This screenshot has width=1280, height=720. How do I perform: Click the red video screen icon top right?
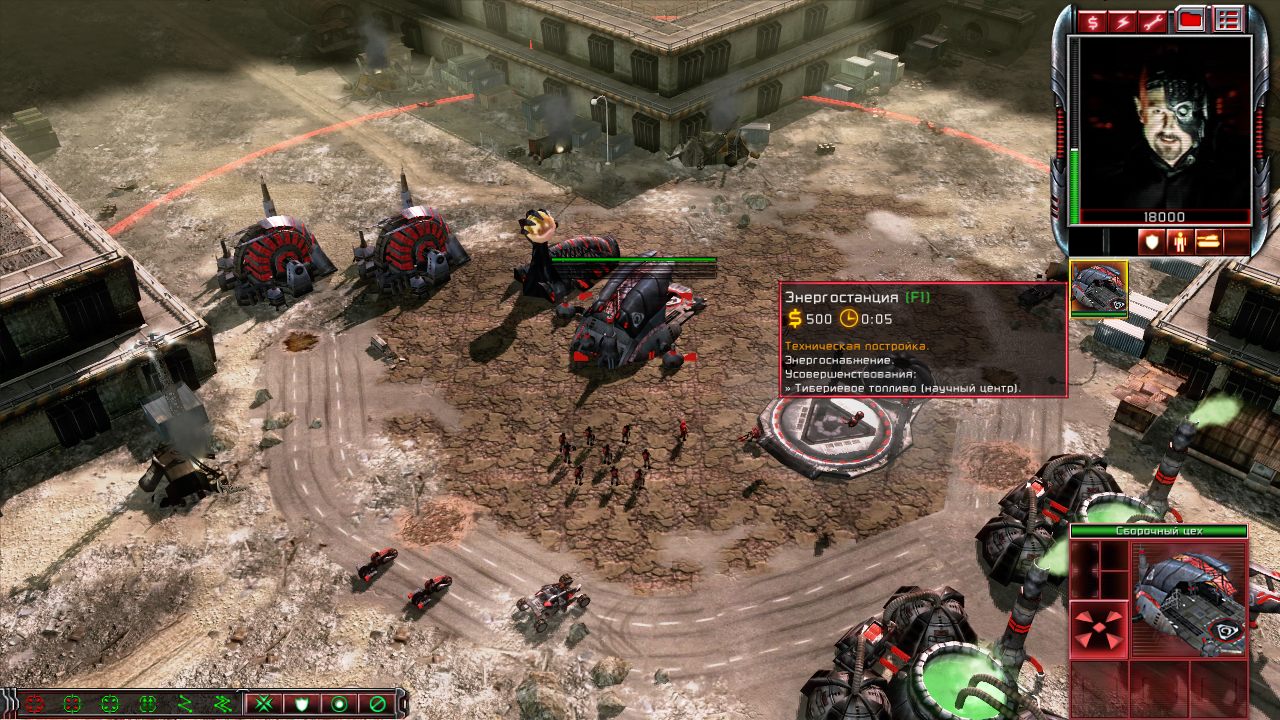click(1190, 18)
